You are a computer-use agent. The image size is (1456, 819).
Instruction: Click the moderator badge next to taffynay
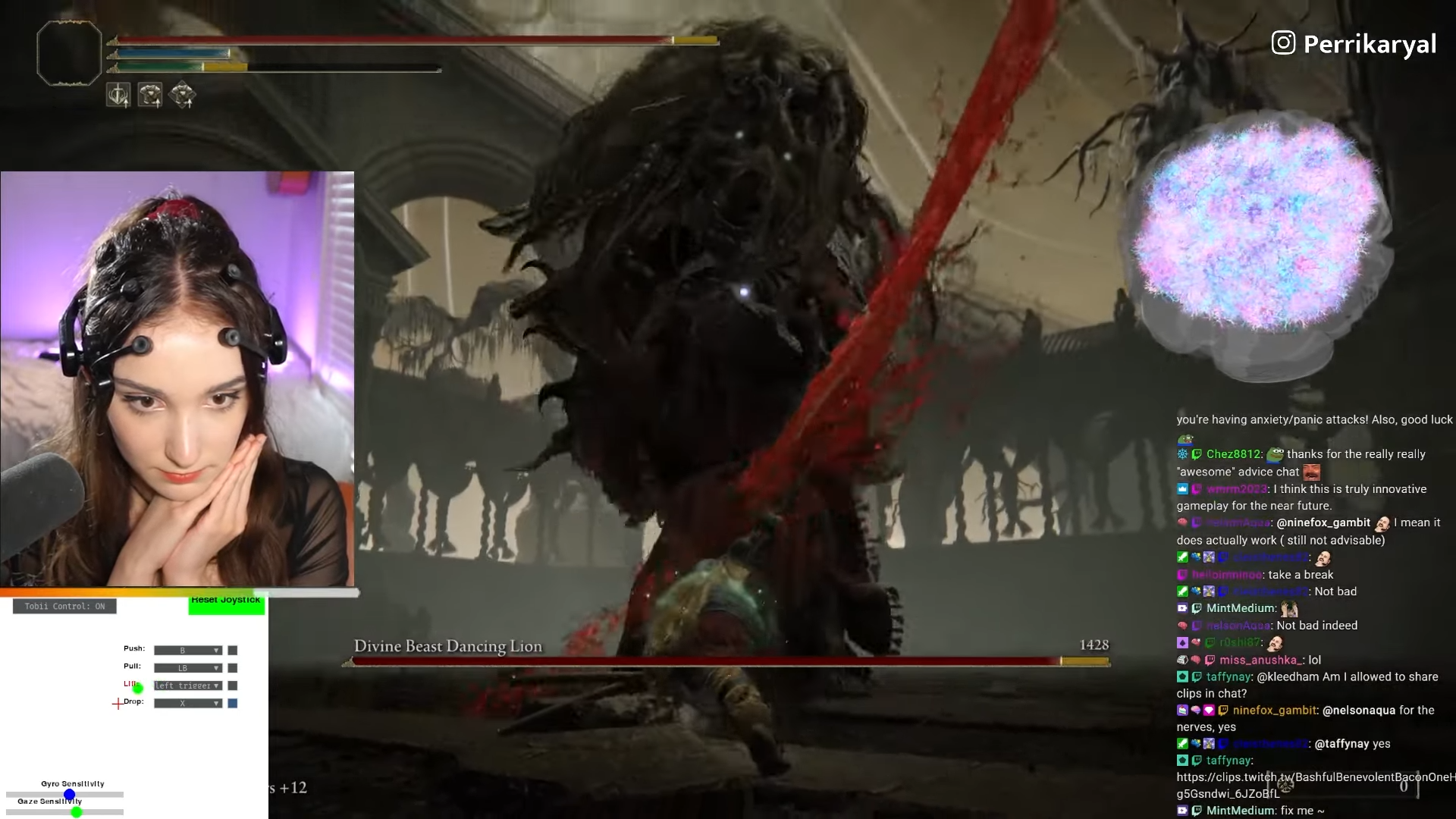(x=1181, y=676)
